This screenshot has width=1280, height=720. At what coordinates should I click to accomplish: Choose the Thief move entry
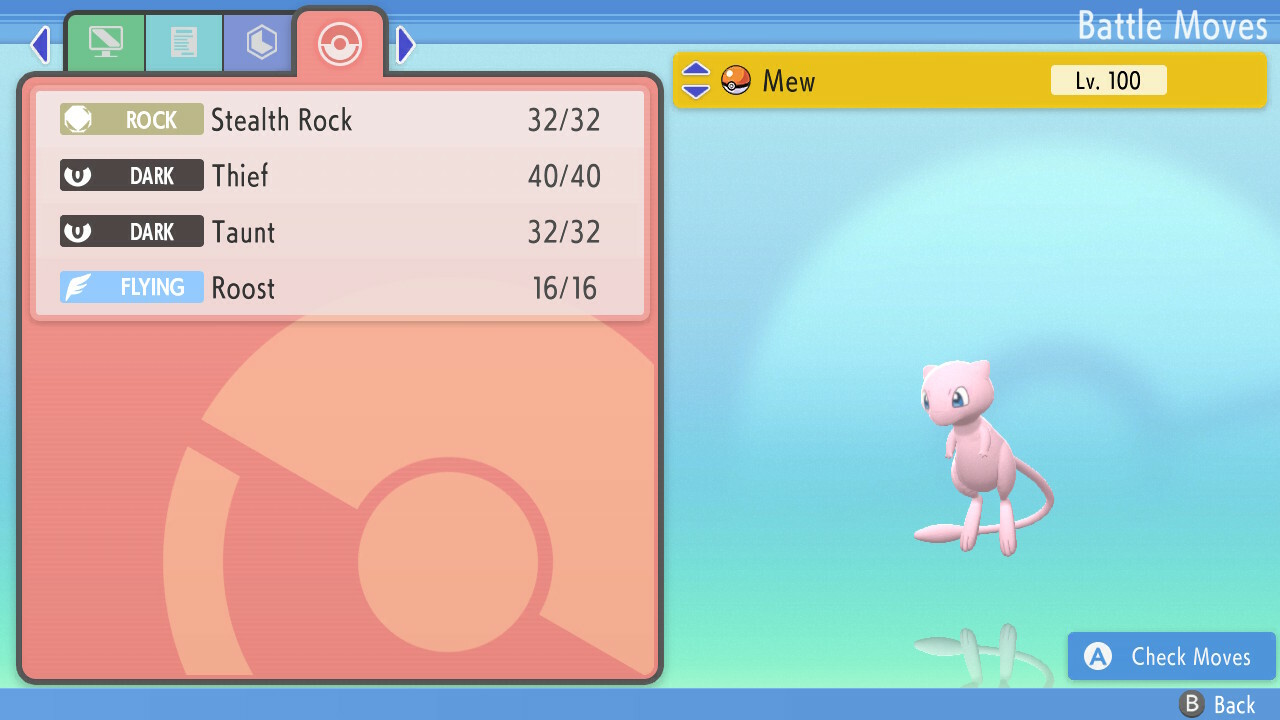coord(340,176)
